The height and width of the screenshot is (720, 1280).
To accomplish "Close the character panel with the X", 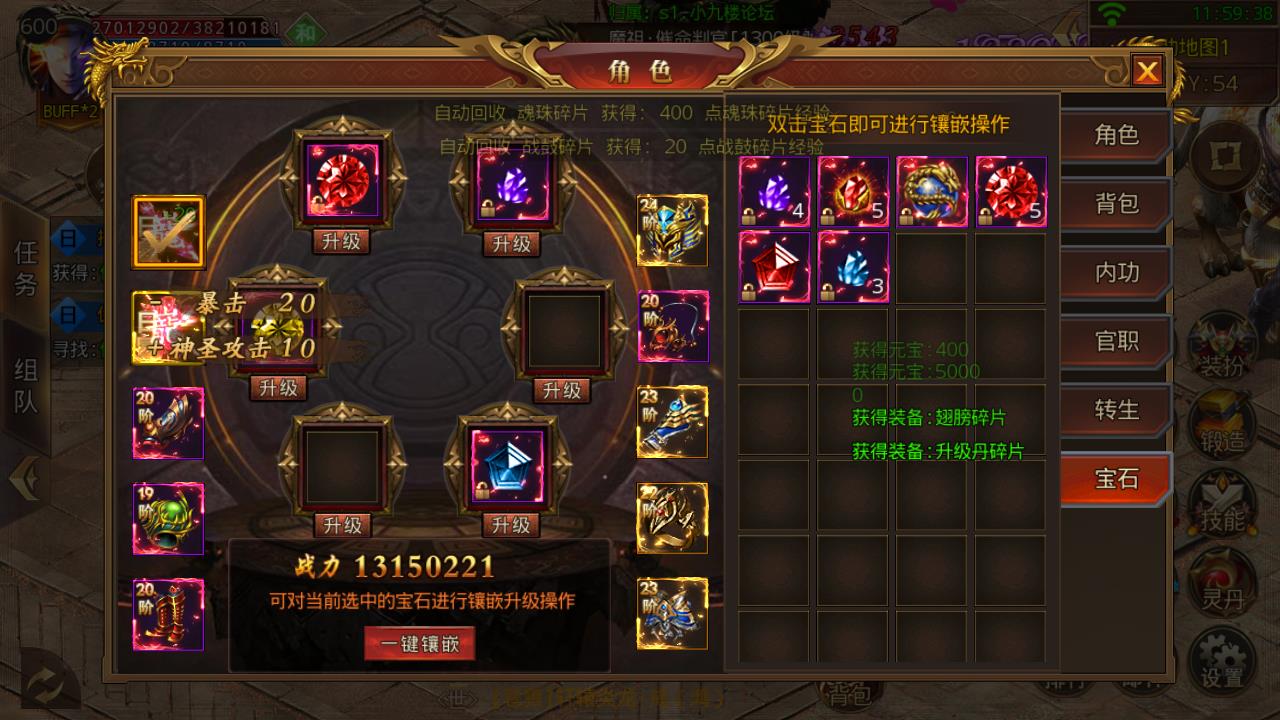I will [x=1147, y=71].
